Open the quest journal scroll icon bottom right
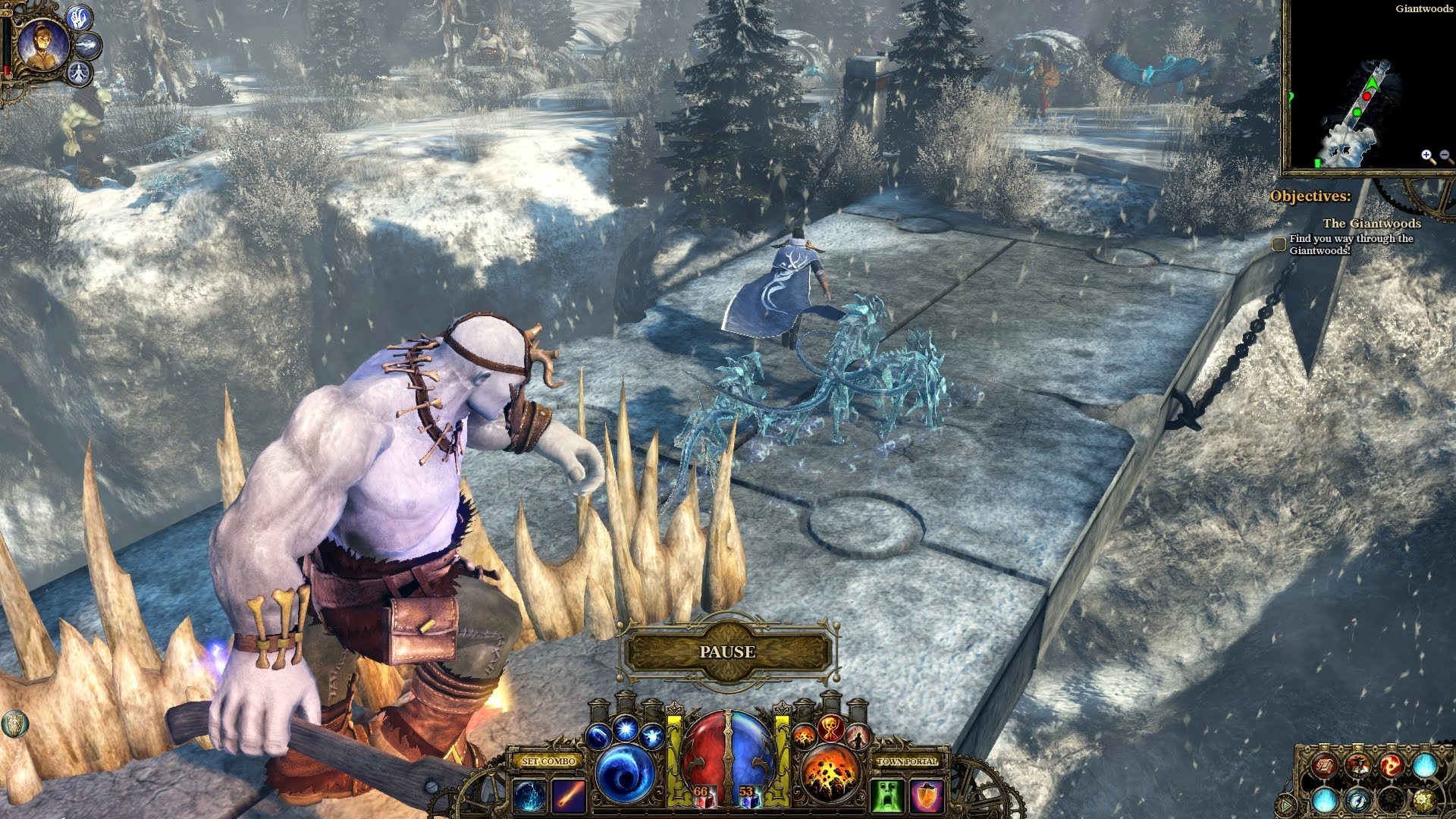The image size is (1456, 819). click(x=1325, y=765)
